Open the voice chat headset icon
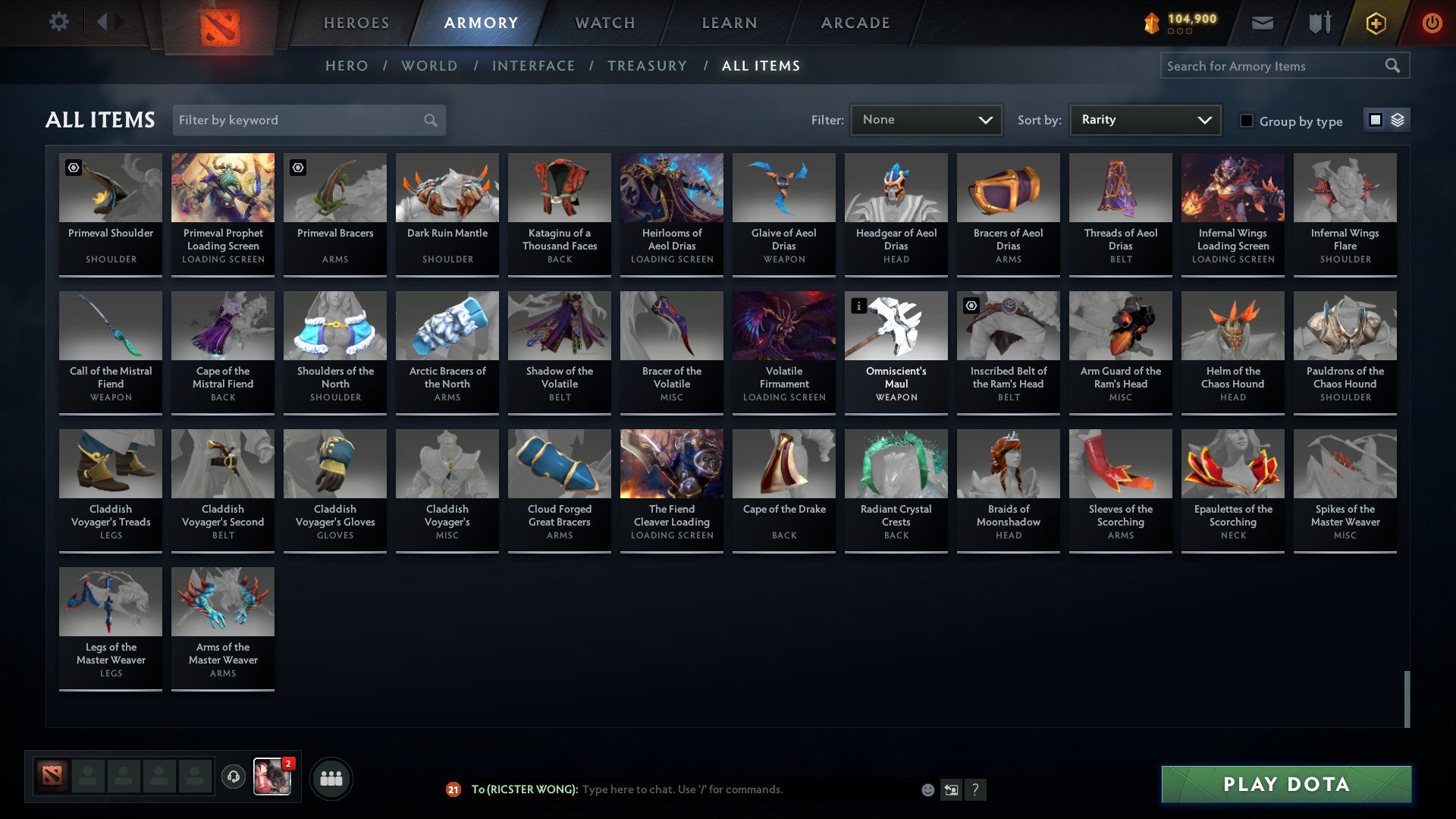Image resolution: width=1456 pixels, height=819 pixels. pos(234,775)
